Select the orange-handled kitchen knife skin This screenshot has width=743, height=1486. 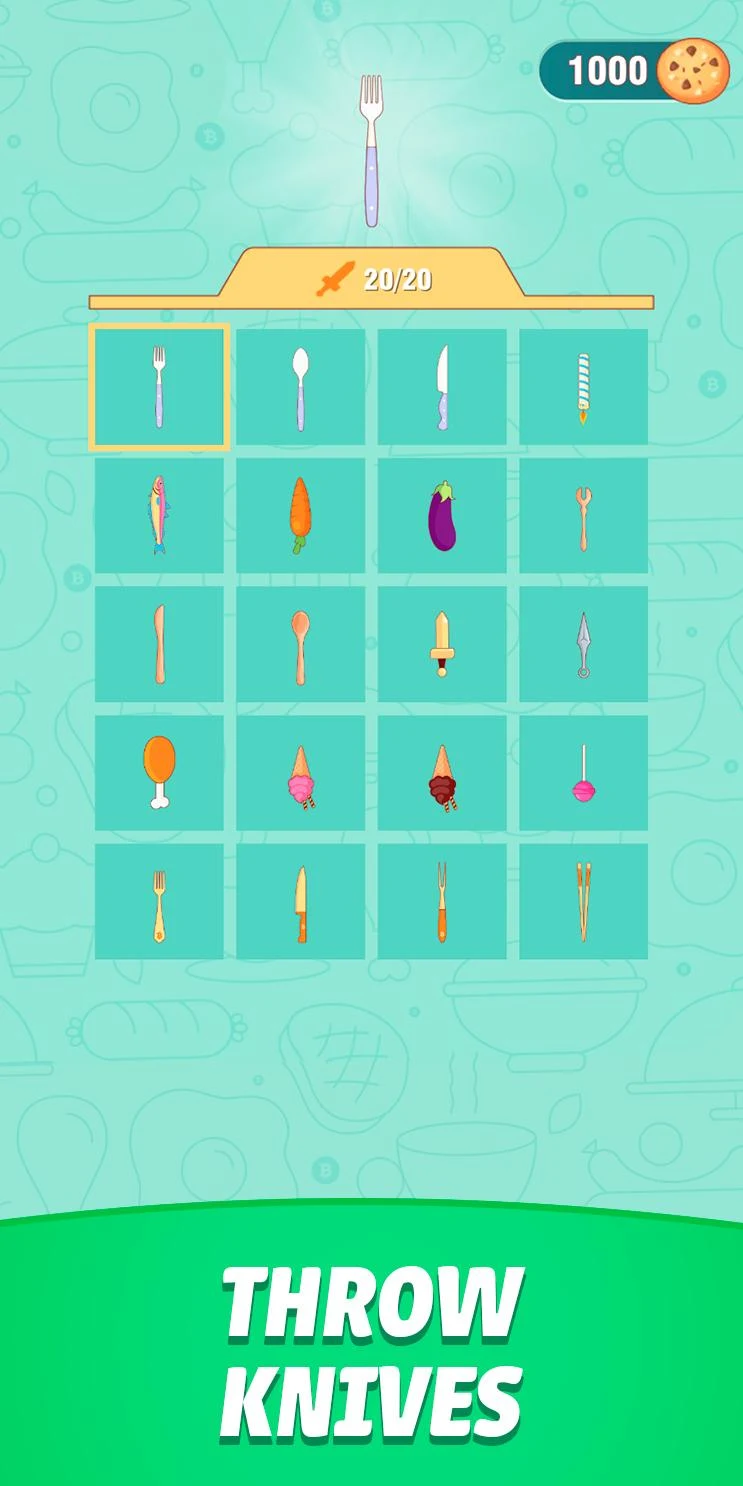[x=301, y=901]
